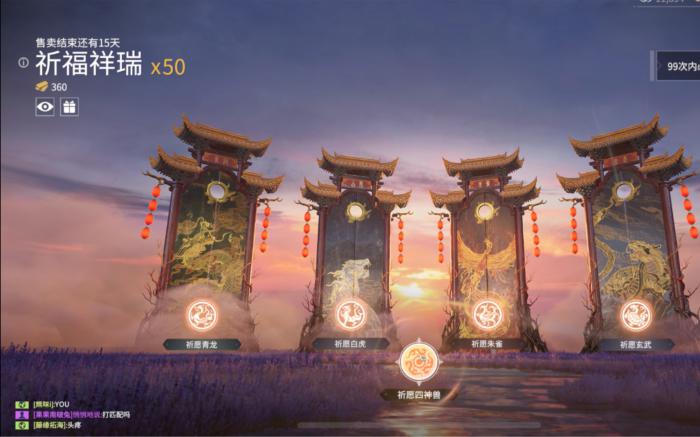Open the 99次内 guarantee panel

pos(680,67)
